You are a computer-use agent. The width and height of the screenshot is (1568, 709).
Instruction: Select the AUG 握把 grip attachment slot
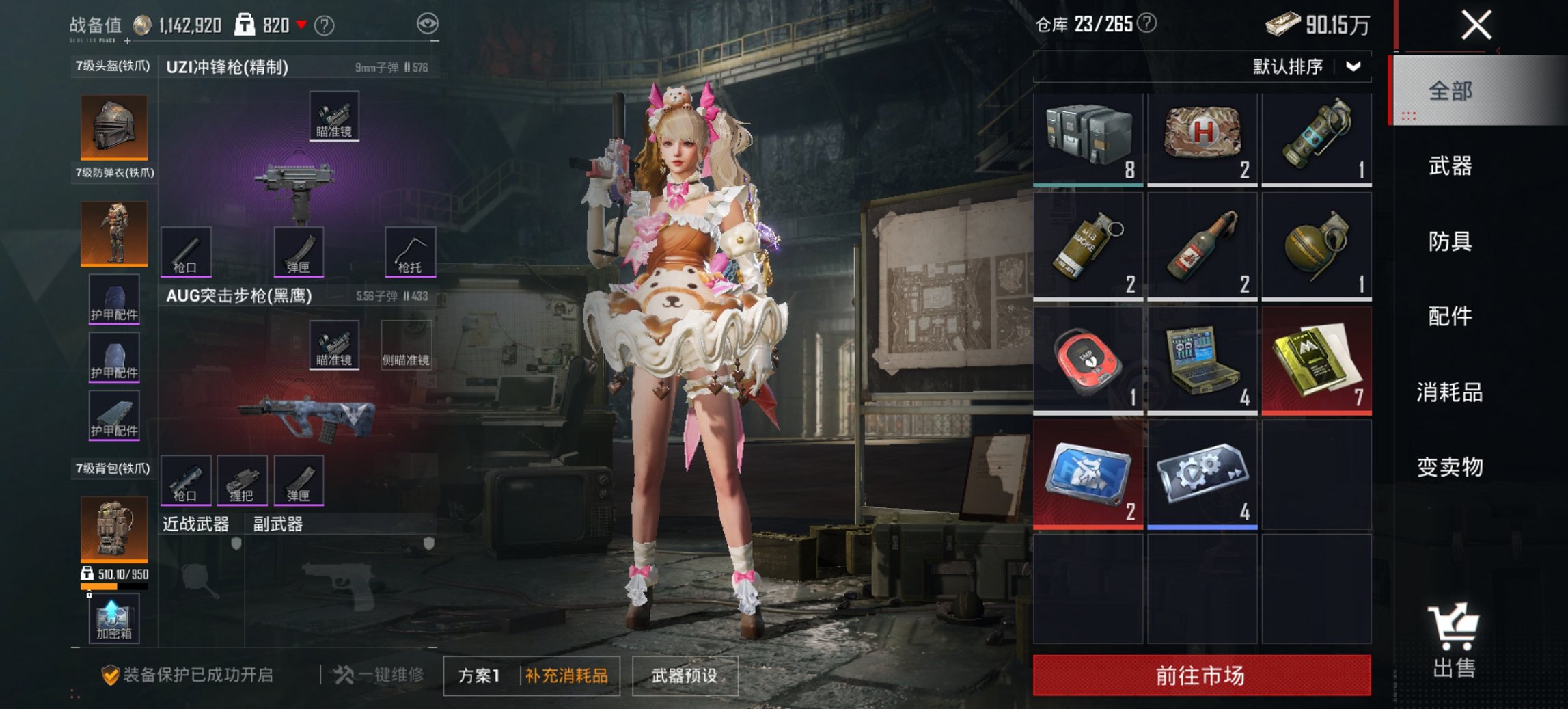(x=244, y=480)
